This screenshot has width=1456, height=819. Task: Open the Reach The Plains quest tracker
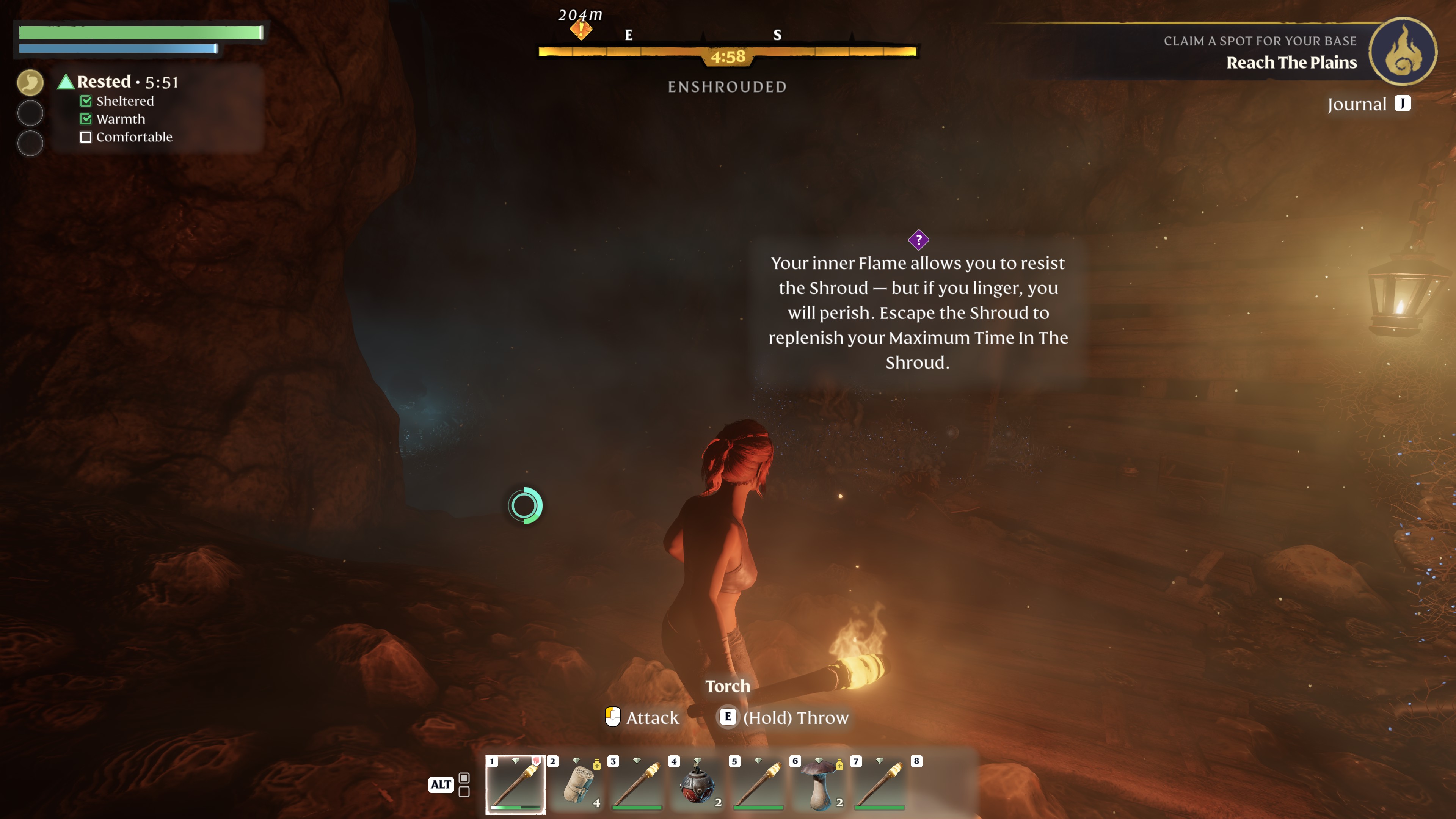(1291, 62)
